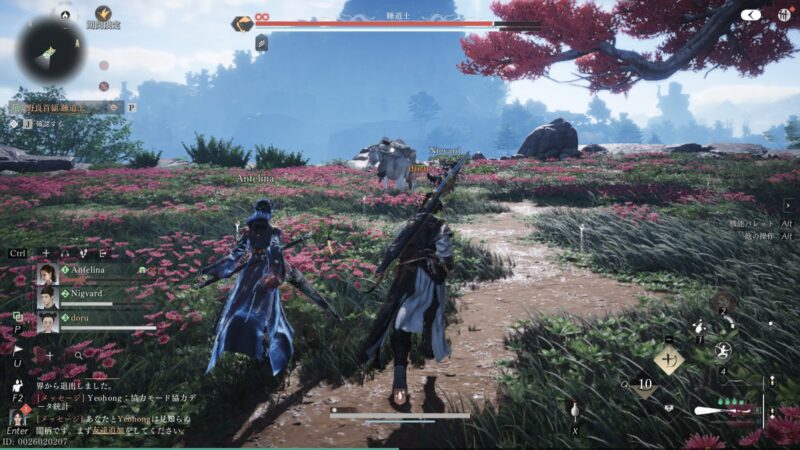Use the white gourd consumable icon
The height and width of the screenshot is (450, 800).
(575, 410)
